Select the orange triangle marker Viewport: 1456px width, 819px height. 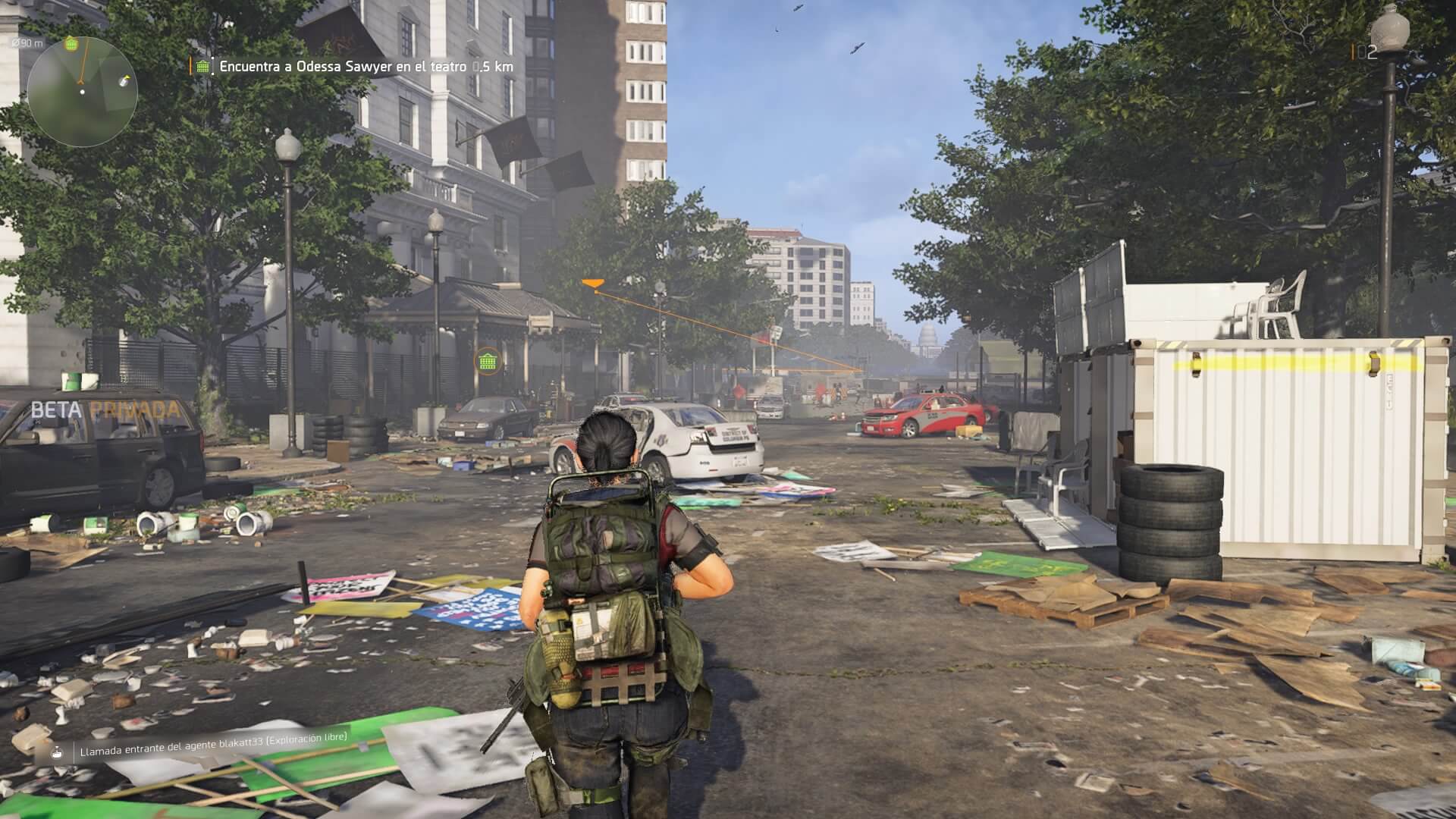point(592,284)
